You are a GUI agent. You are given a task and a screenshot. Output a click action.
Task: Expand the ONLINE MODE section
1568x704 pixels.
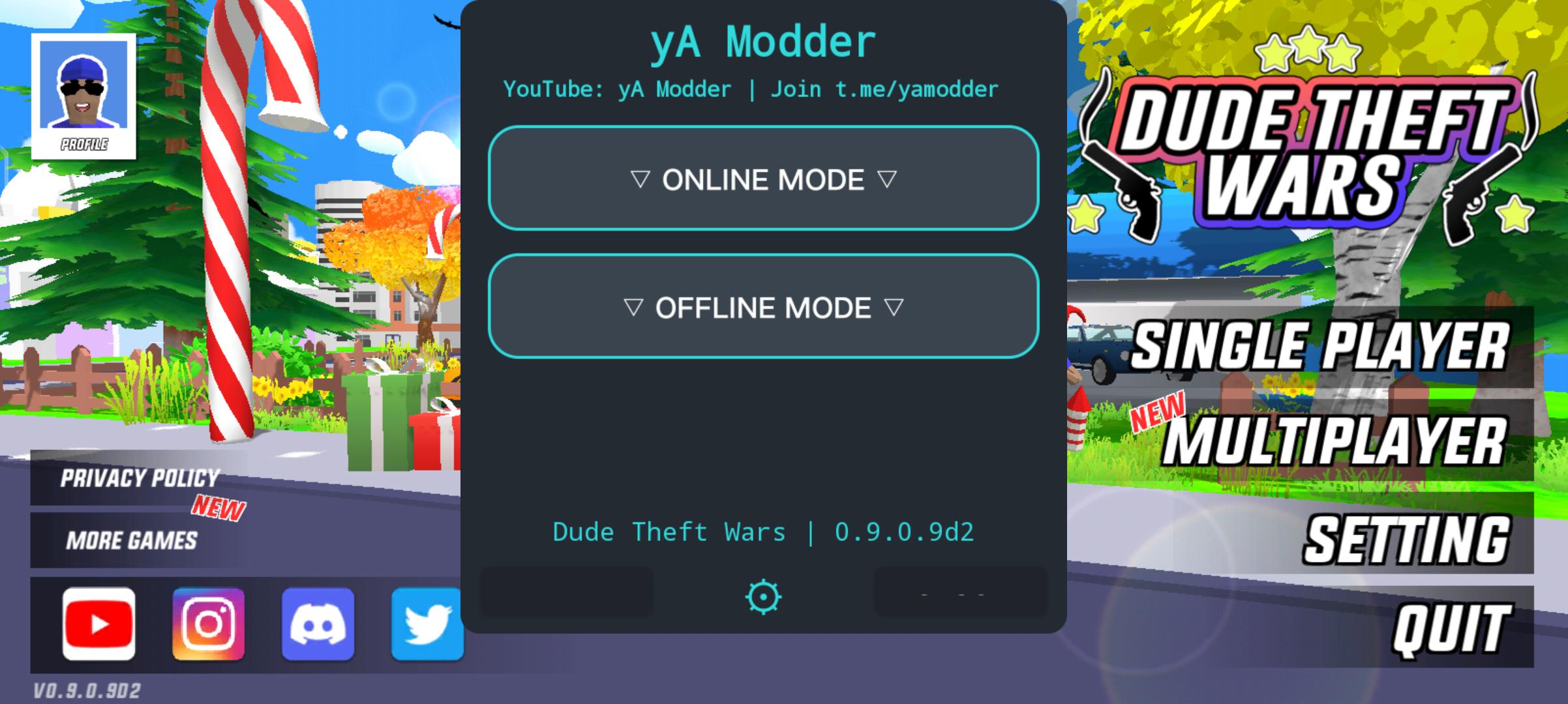point(763,179)
